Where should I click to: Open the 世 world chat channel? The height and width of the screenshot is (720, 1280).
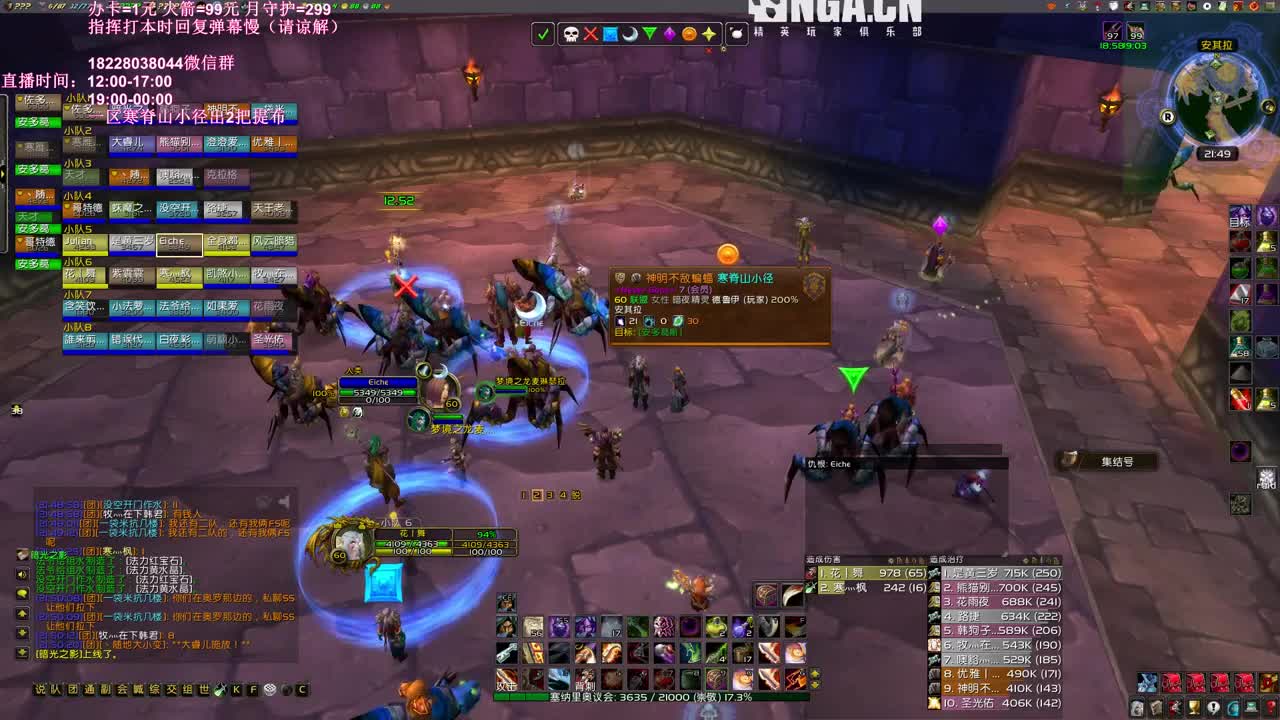click(202, 688)
